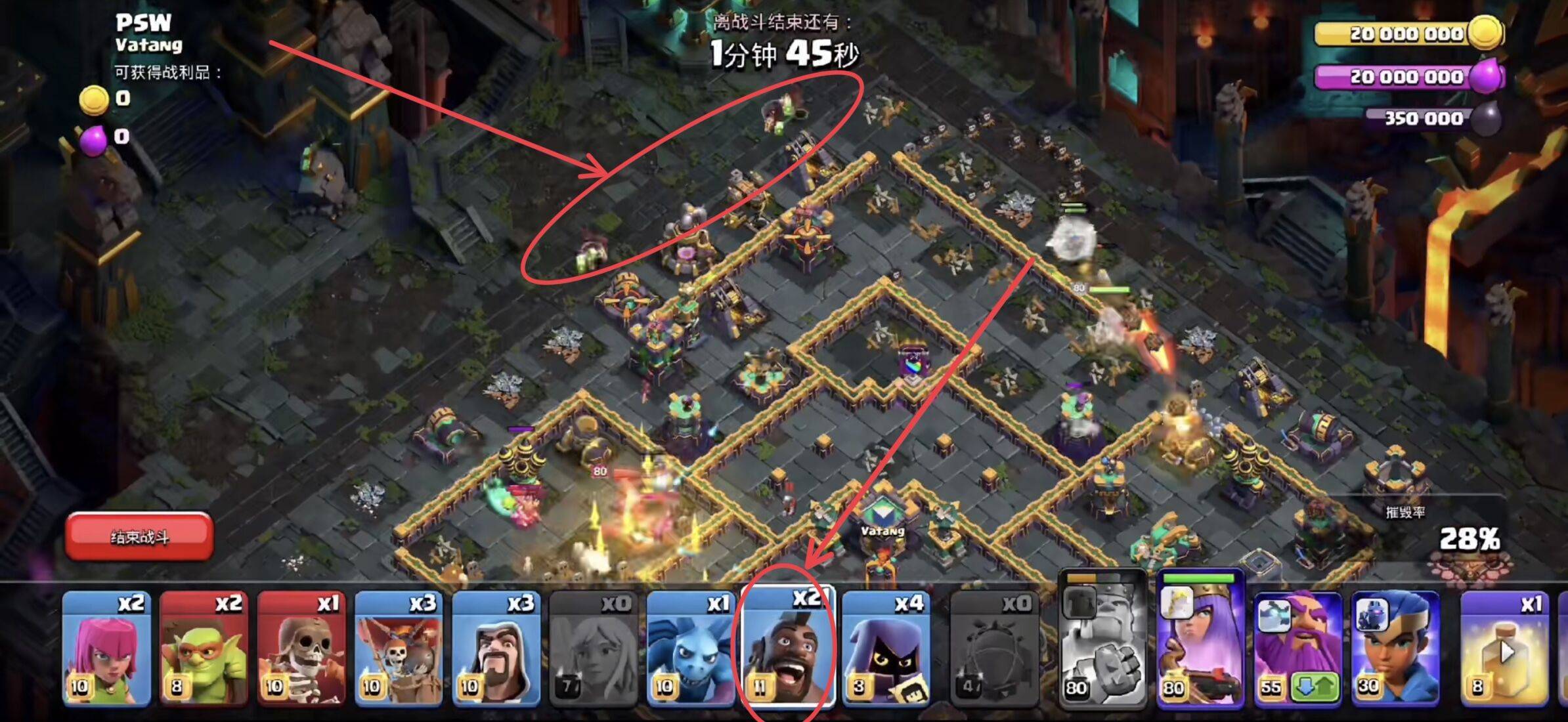Select the Royal Champion hero card
Viewport: 1568px width, 722px height.
(x=1395, y=648)
